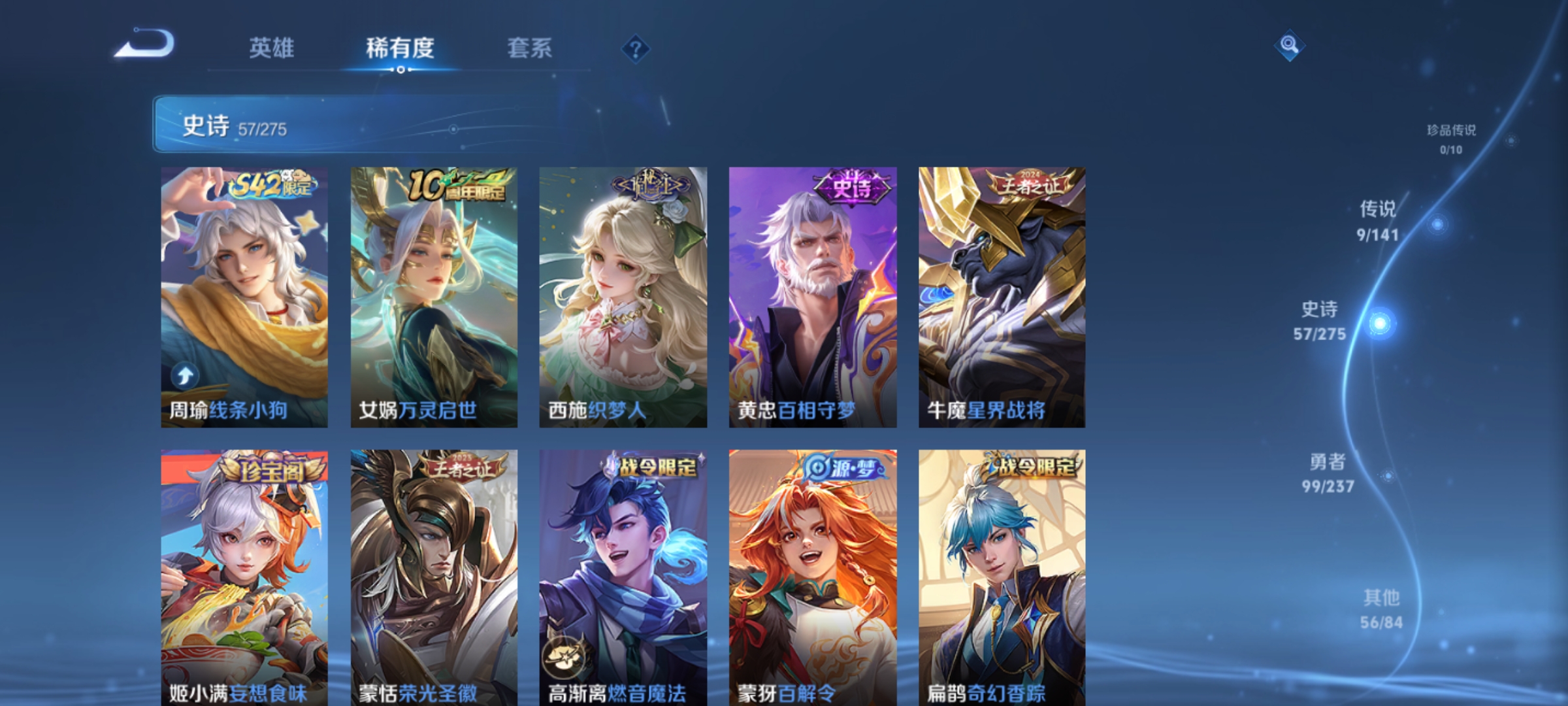Switch to the 套系 tab

tap(530, 48)
